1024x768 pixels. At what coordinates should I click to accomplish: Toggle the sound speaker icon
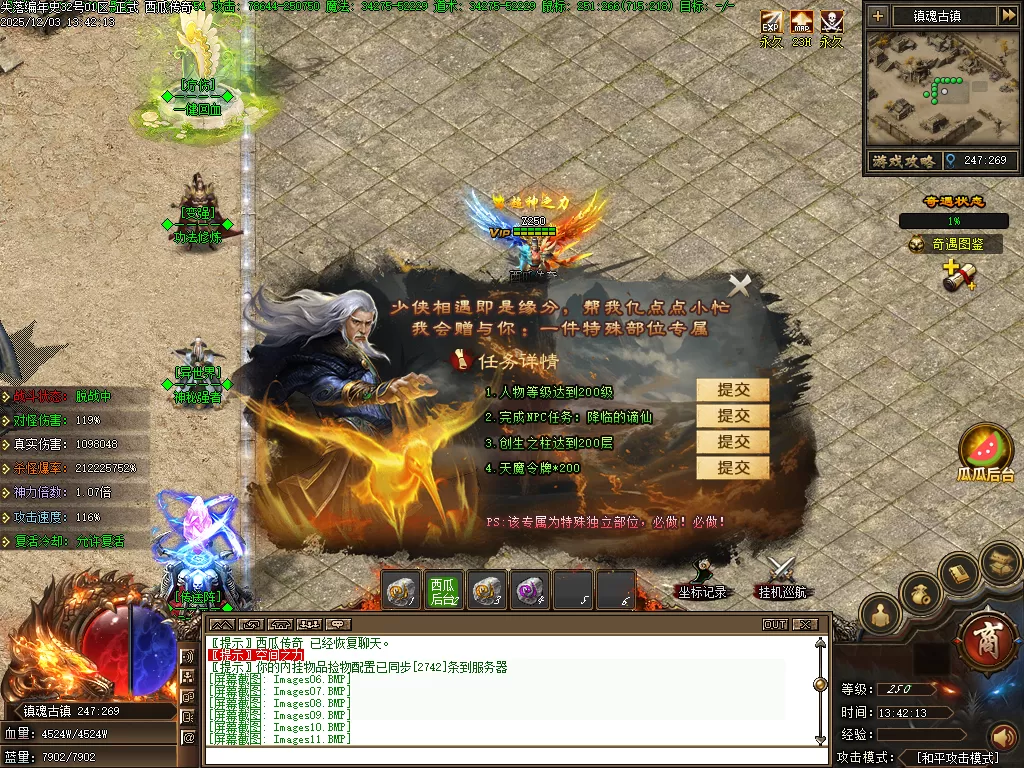pos(1003,737)
